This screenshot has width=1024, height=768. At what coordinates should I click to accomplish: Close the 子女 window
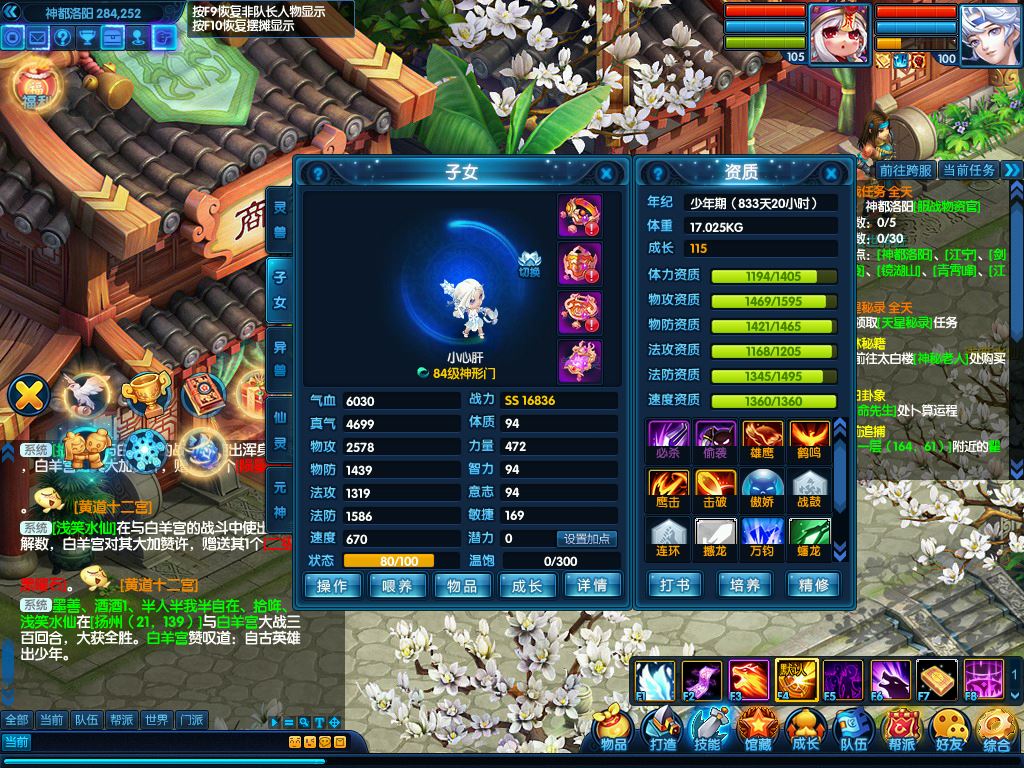(606, 173)
